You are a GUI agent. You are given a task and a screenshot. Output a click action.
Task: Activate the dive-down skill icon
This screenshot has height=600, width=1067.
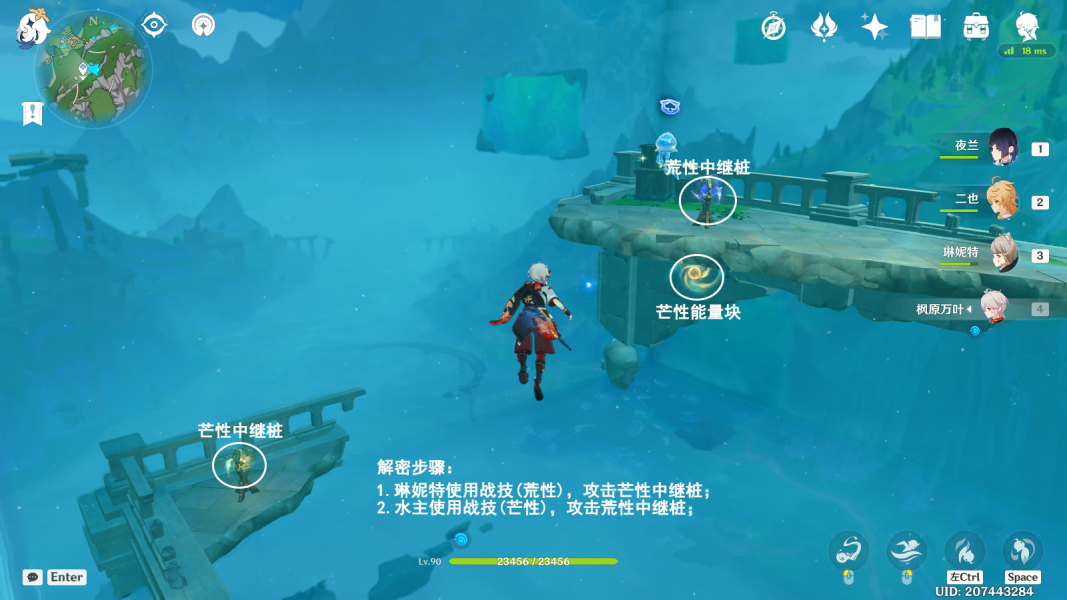pyautogui.click(x=965, y=550)
